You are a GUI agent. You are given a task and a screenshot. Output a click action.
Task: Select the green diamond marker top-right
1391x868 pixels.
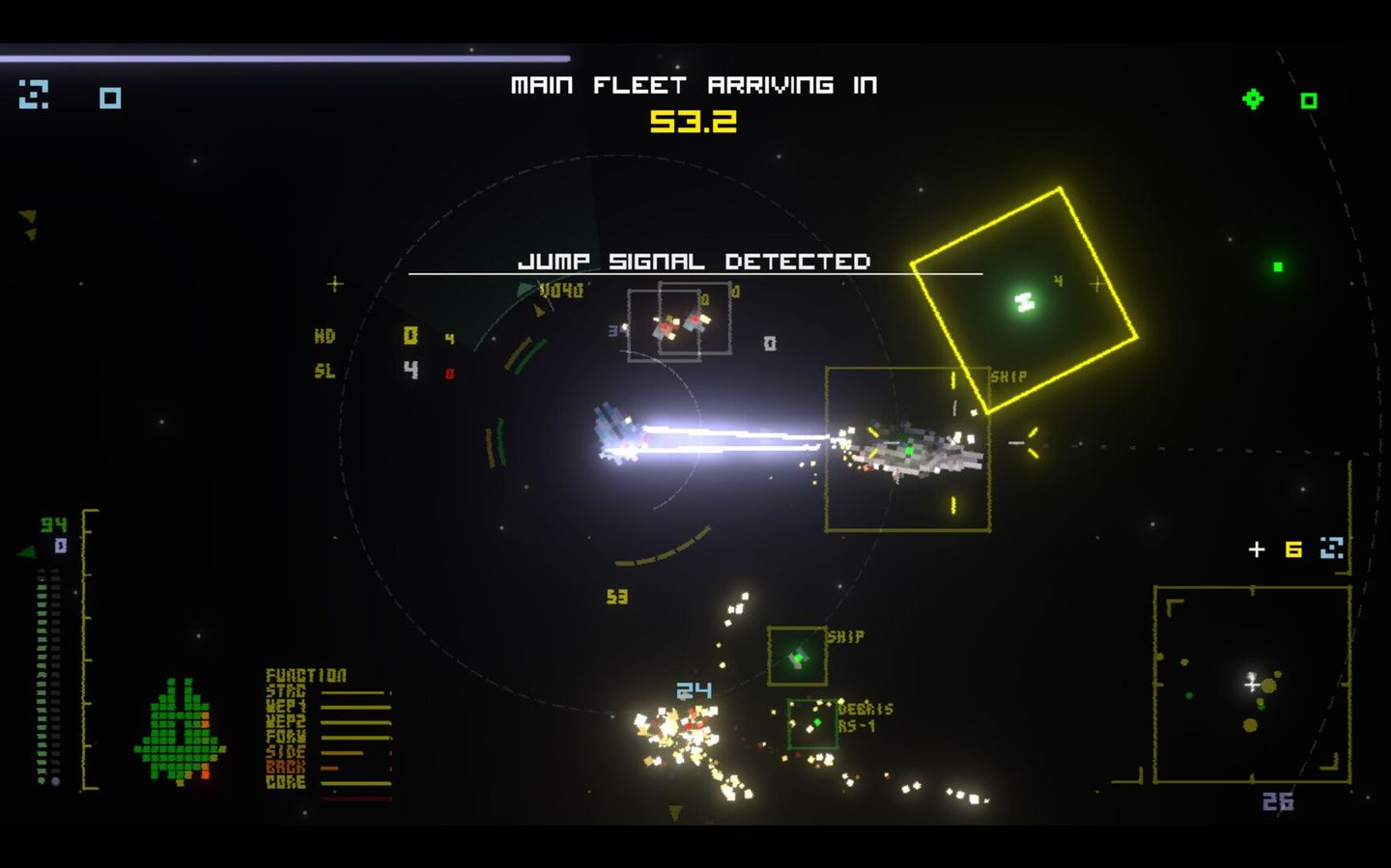coord(1253,98)
